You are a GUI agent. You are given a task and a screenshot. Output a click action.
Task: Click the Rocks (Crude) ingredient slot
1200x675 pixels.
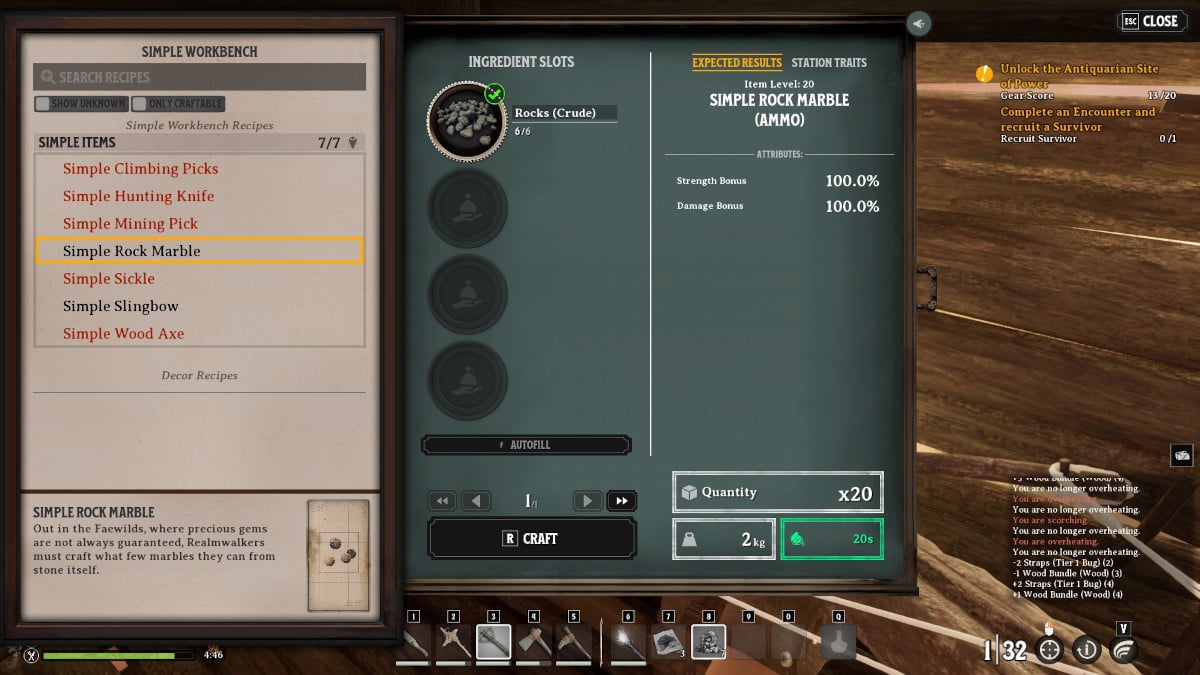click(467, 122)
